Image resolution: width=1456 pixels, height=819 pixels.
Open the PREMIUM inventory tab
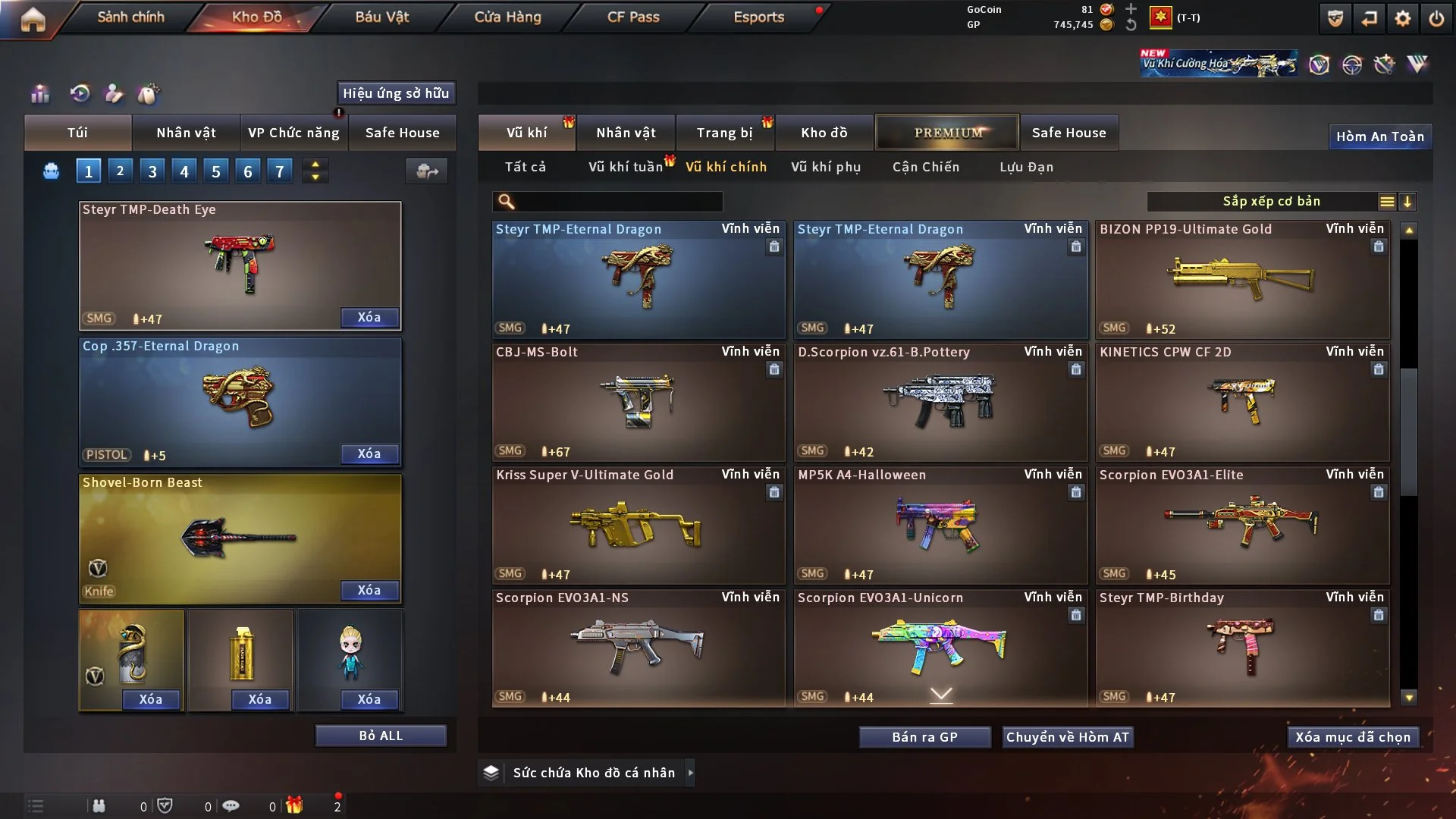tap(948, 133)
